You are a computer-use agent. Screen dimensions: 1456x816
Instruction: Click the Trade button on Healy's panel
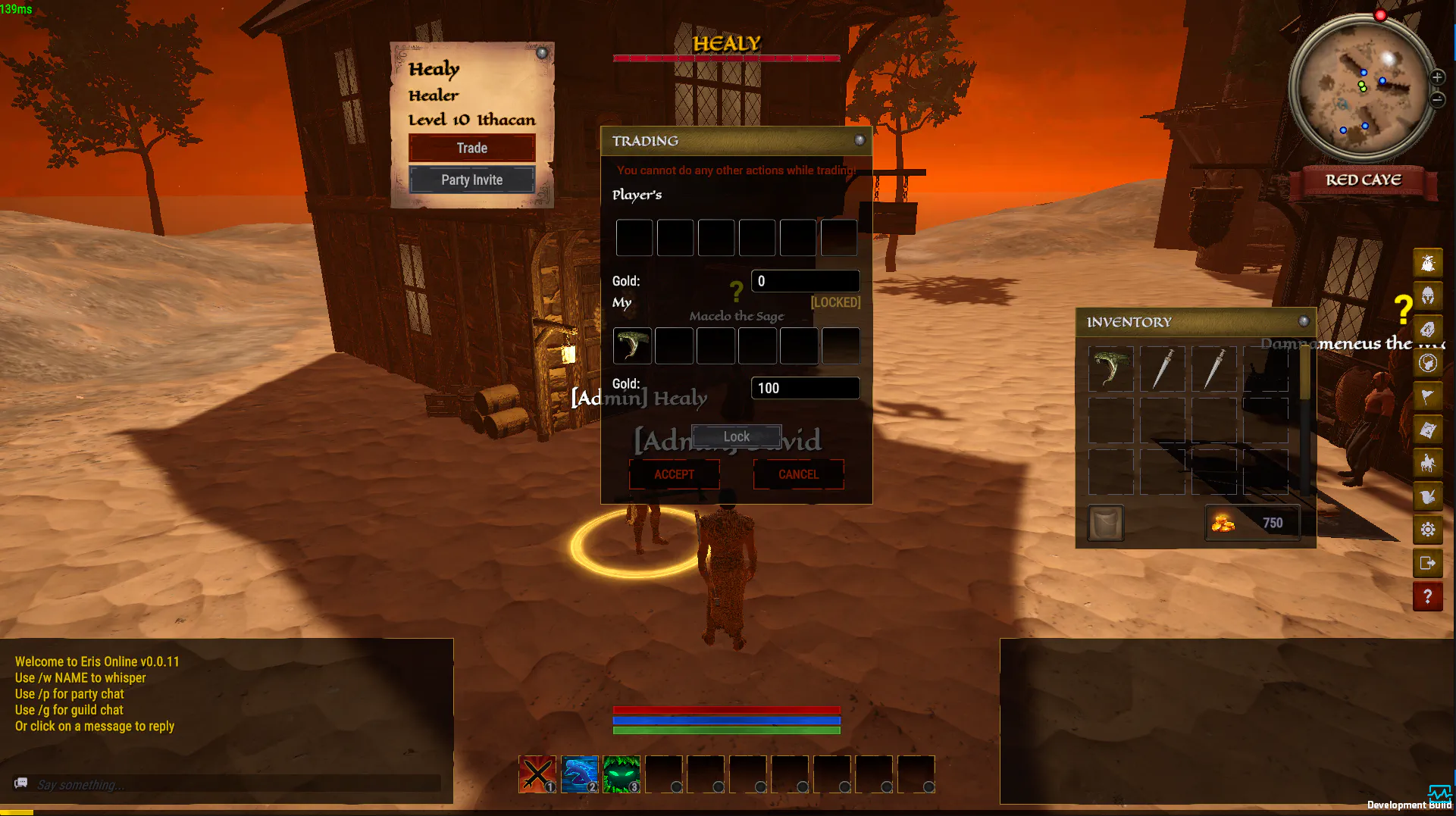tap(471, 148)
